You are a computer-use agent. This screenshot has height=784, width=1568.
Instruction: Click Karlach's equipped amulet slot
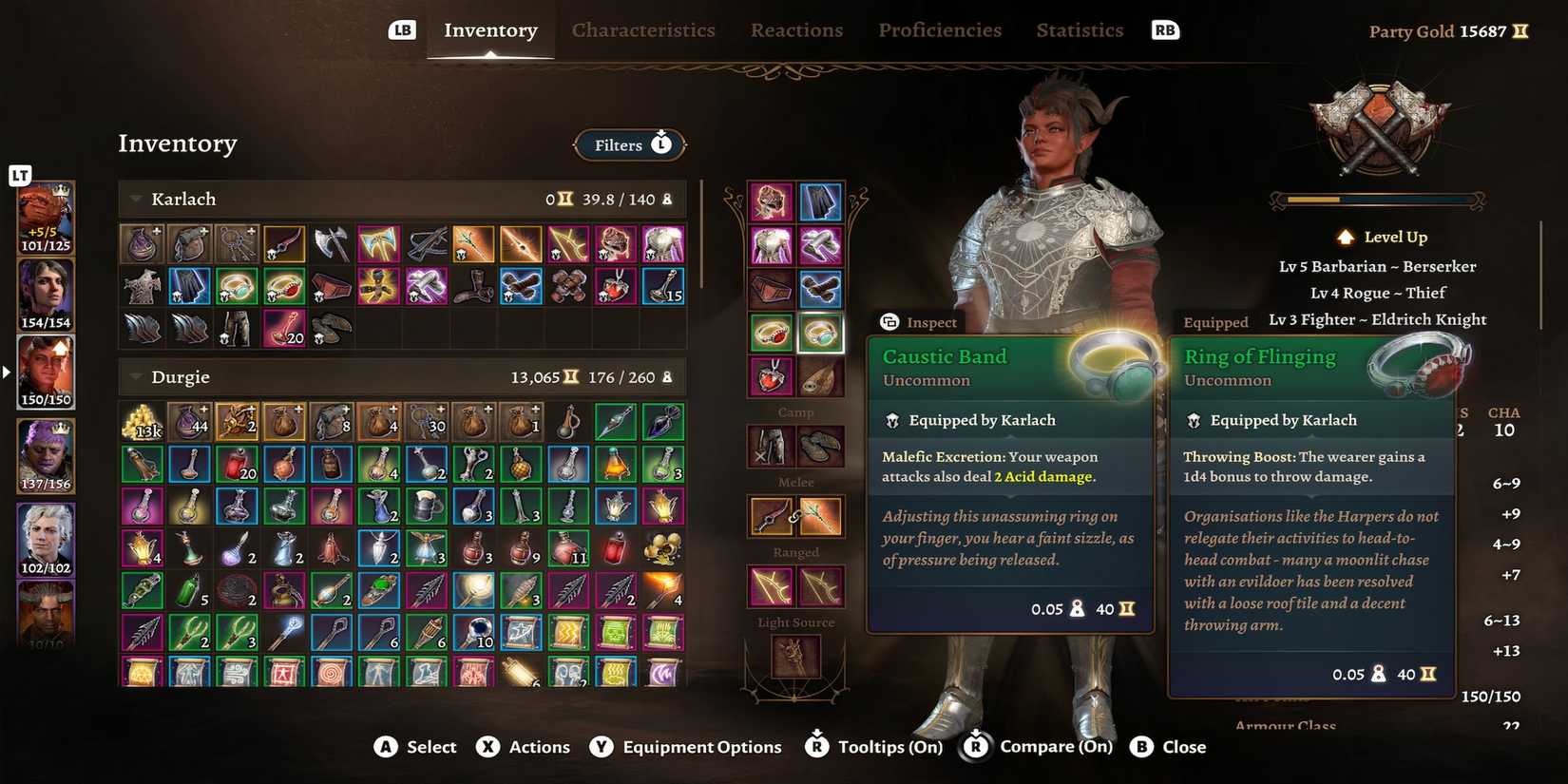[x=770, y=375]
